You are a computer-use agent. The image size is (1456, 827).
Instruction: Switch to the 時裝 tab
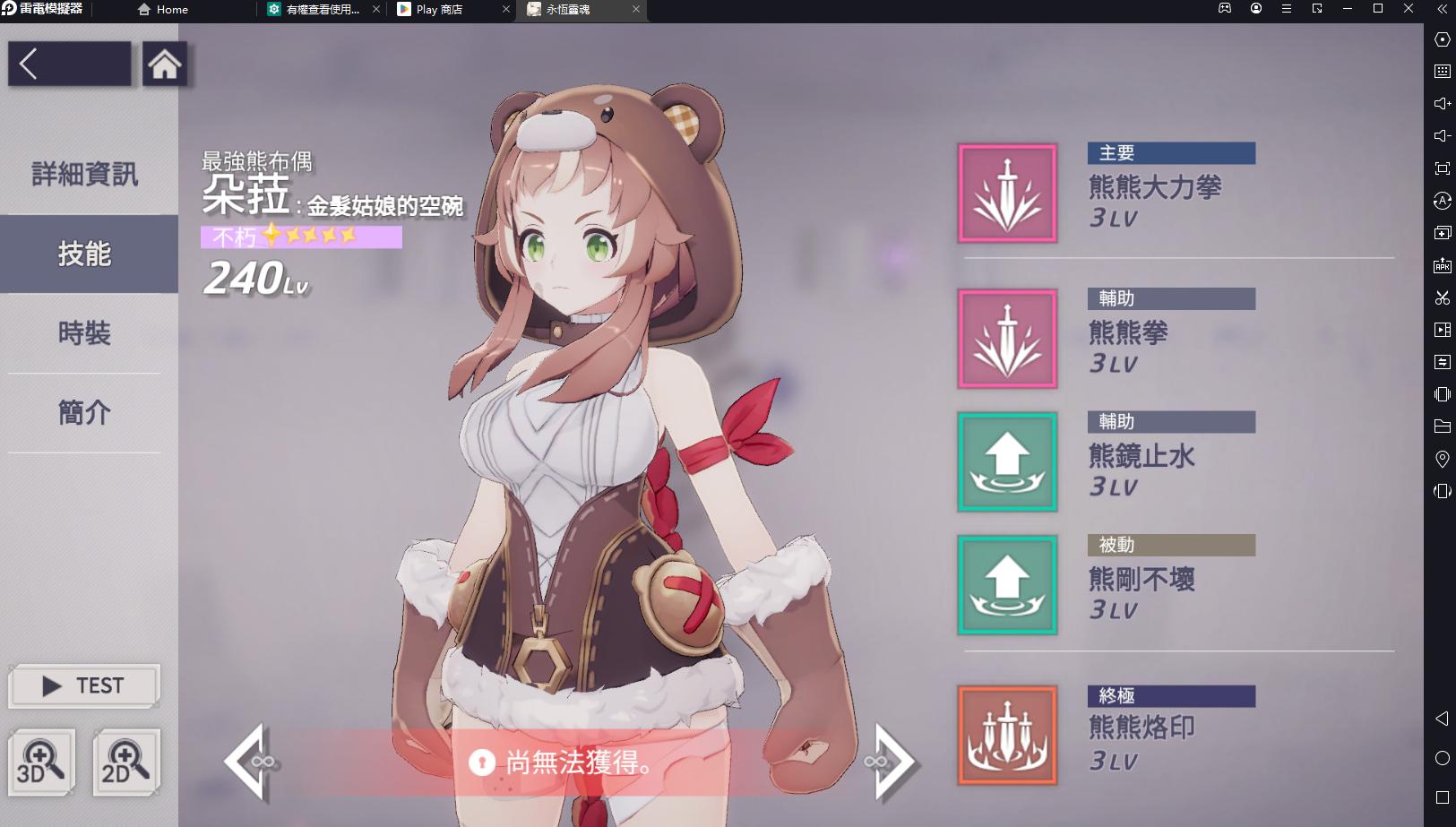85,333
